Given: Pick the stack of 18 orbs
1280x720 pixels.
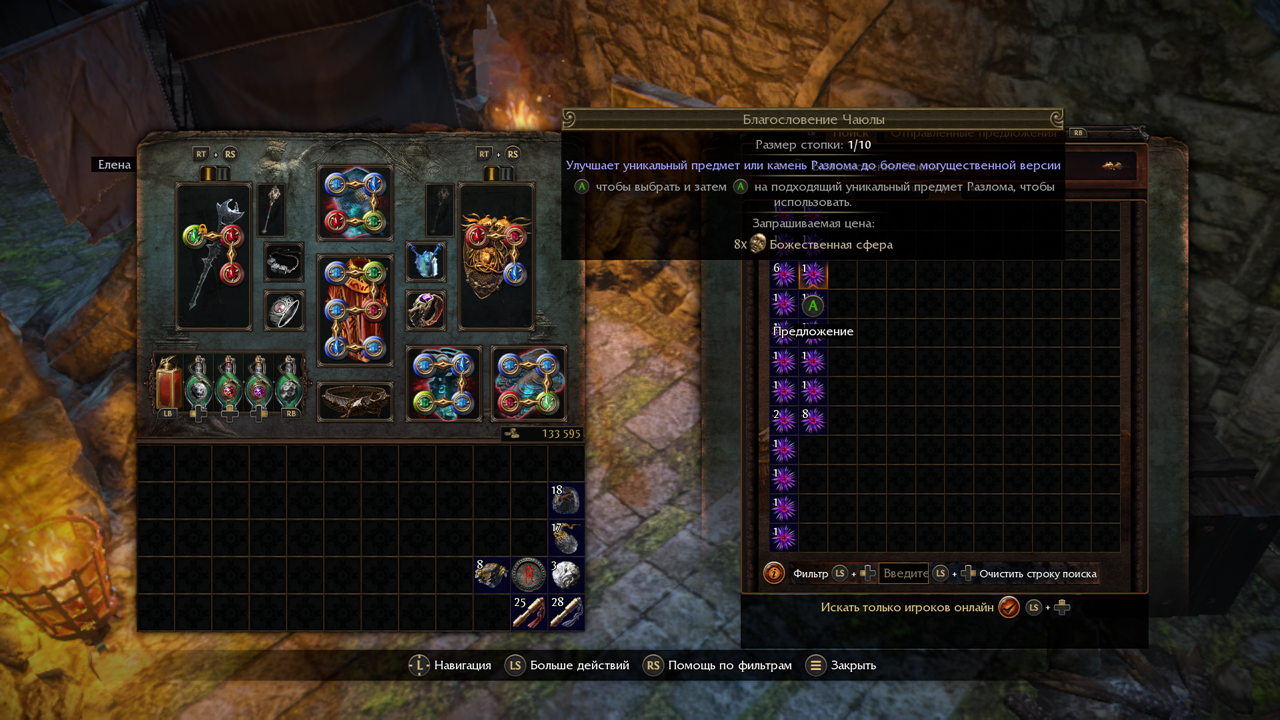Looking at the screenshot, I should pos(565,500).
